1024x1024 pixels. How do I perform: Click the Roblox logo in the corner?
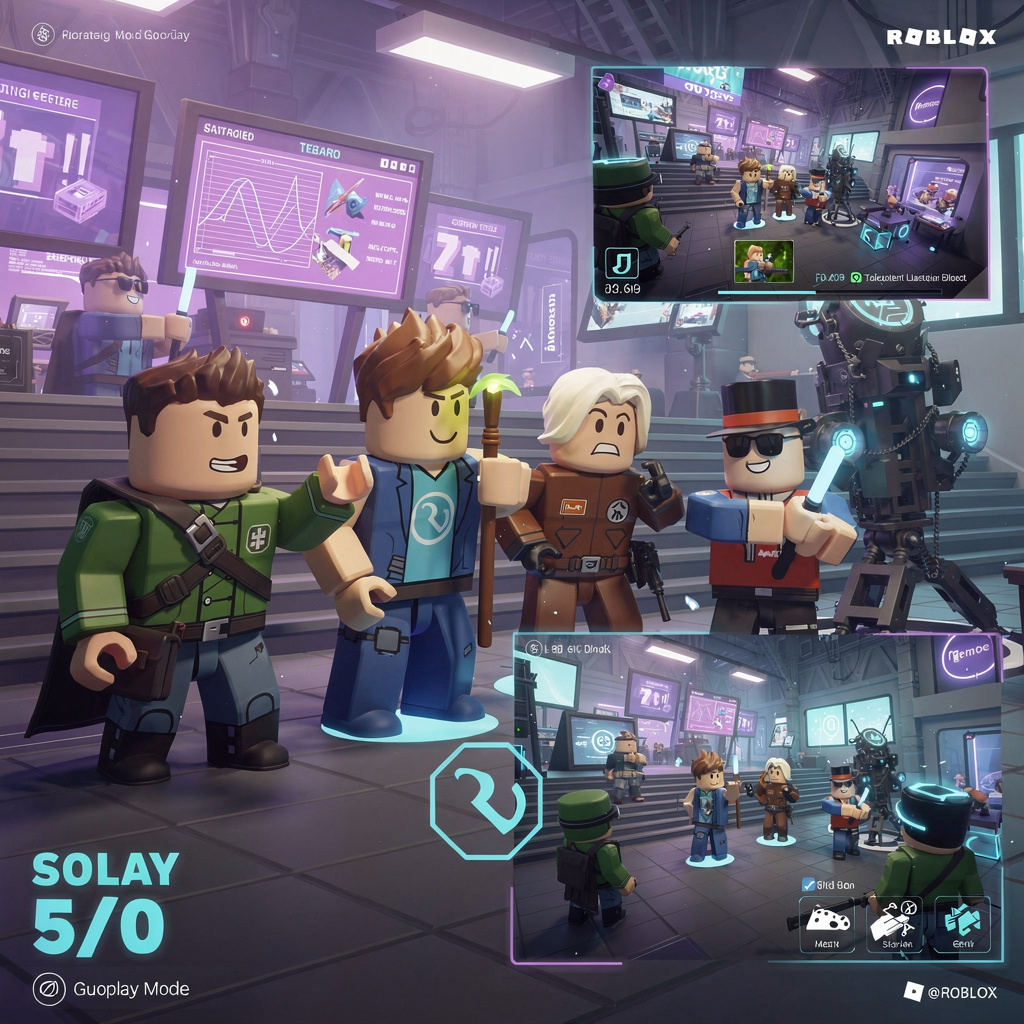pyautogui.click(x=941, y=37)
